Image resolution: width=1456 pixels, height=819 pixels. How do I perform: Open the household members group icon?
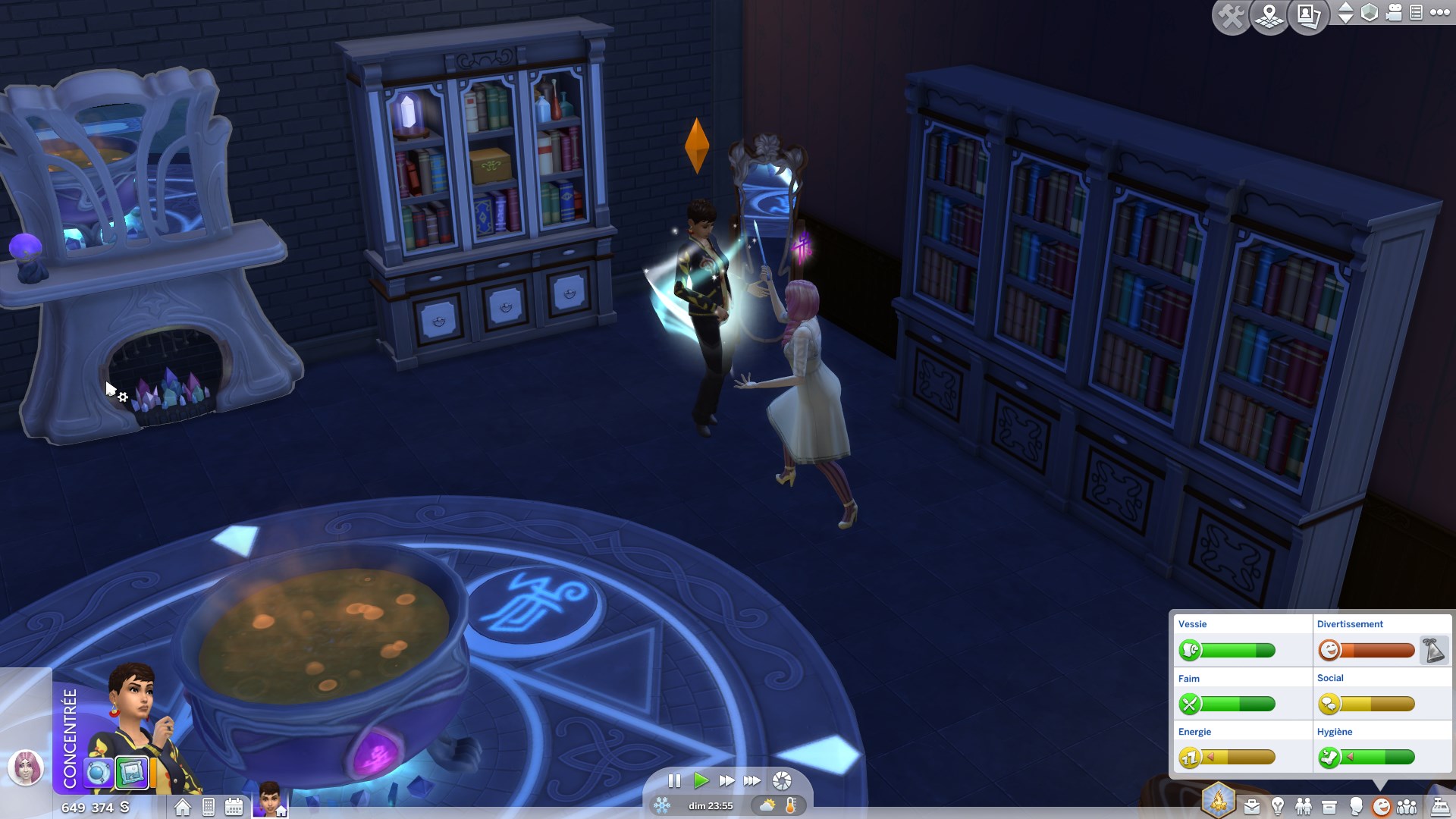click(x=1408, y=806)
